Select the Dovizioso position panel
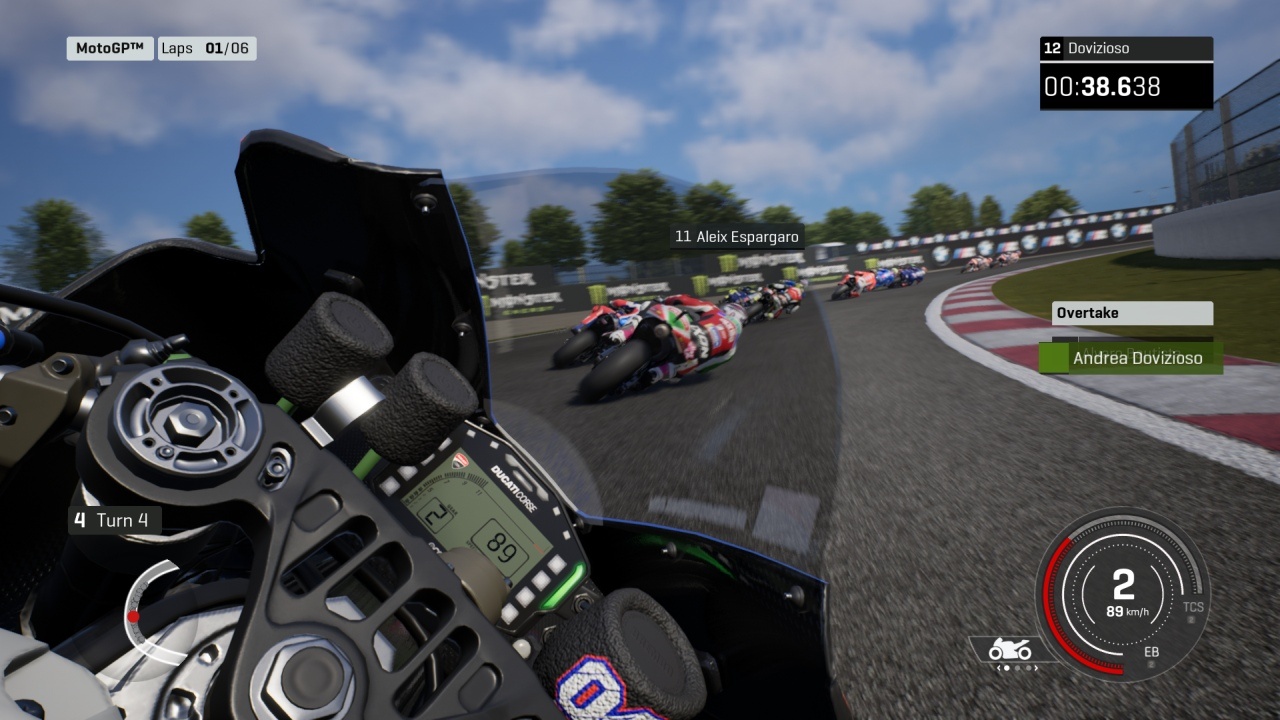1280x720 pixels. (1126, 48)
